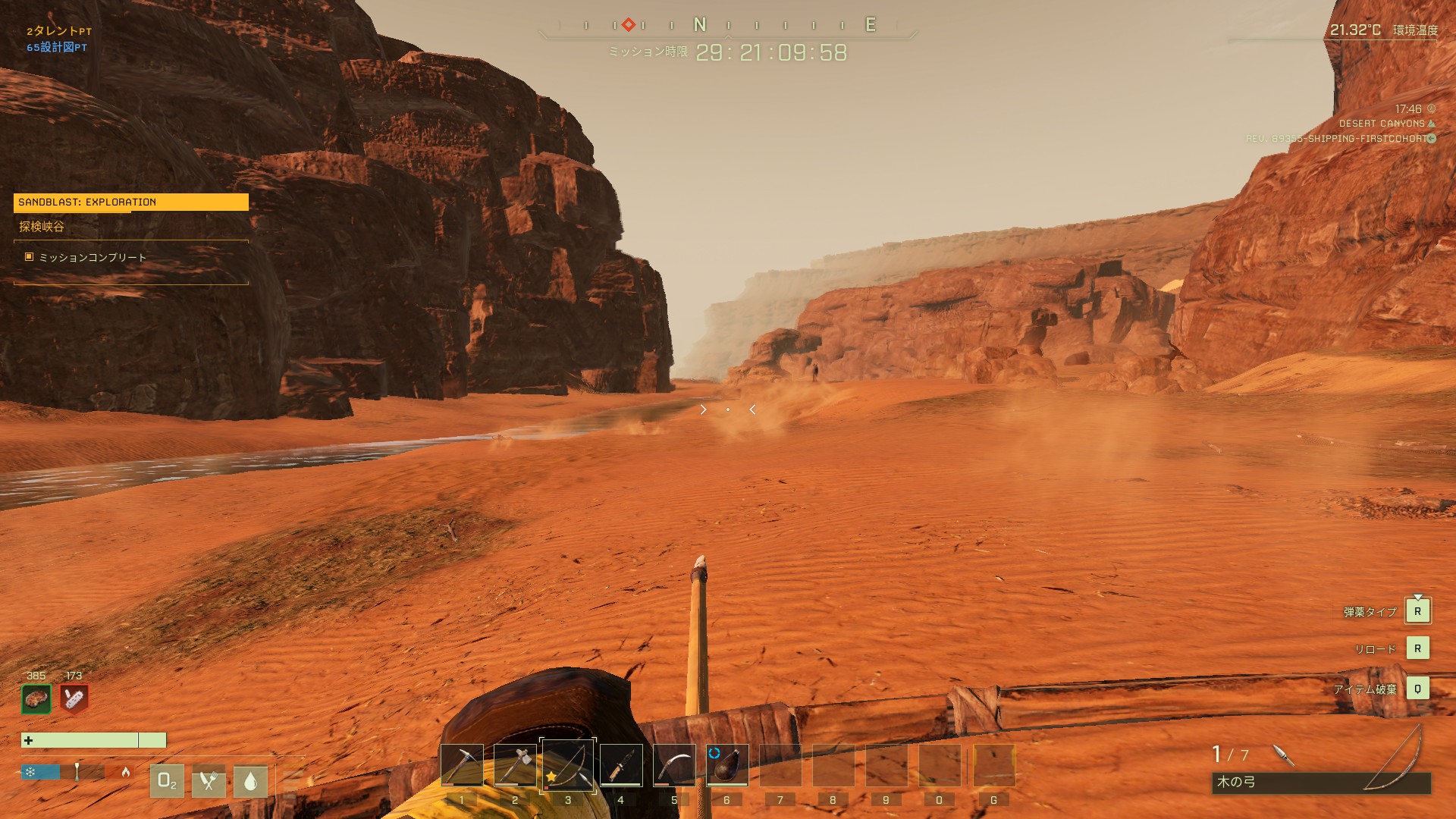Image resolution: width=1456 pixels, height=819 pixels.
Task: Pick the sickle in the hotbar
Action: tap(674, 765)
